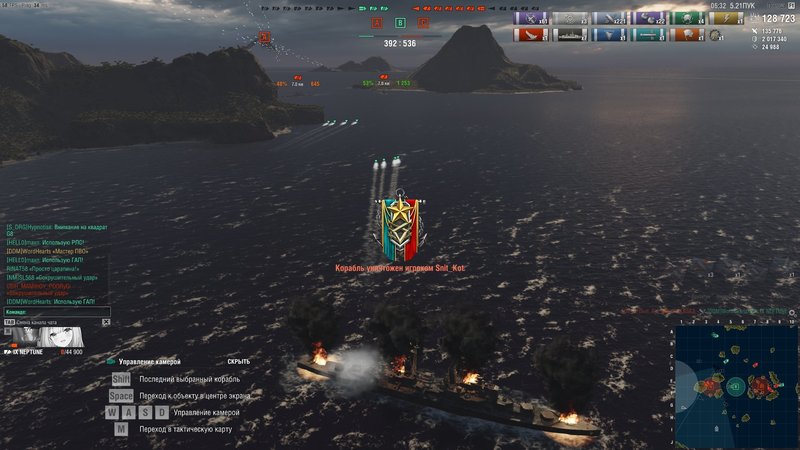The height and width of the screenshot is (450, 800).
Task: Hide the camera control hints panel
Action: coord(238,361)
